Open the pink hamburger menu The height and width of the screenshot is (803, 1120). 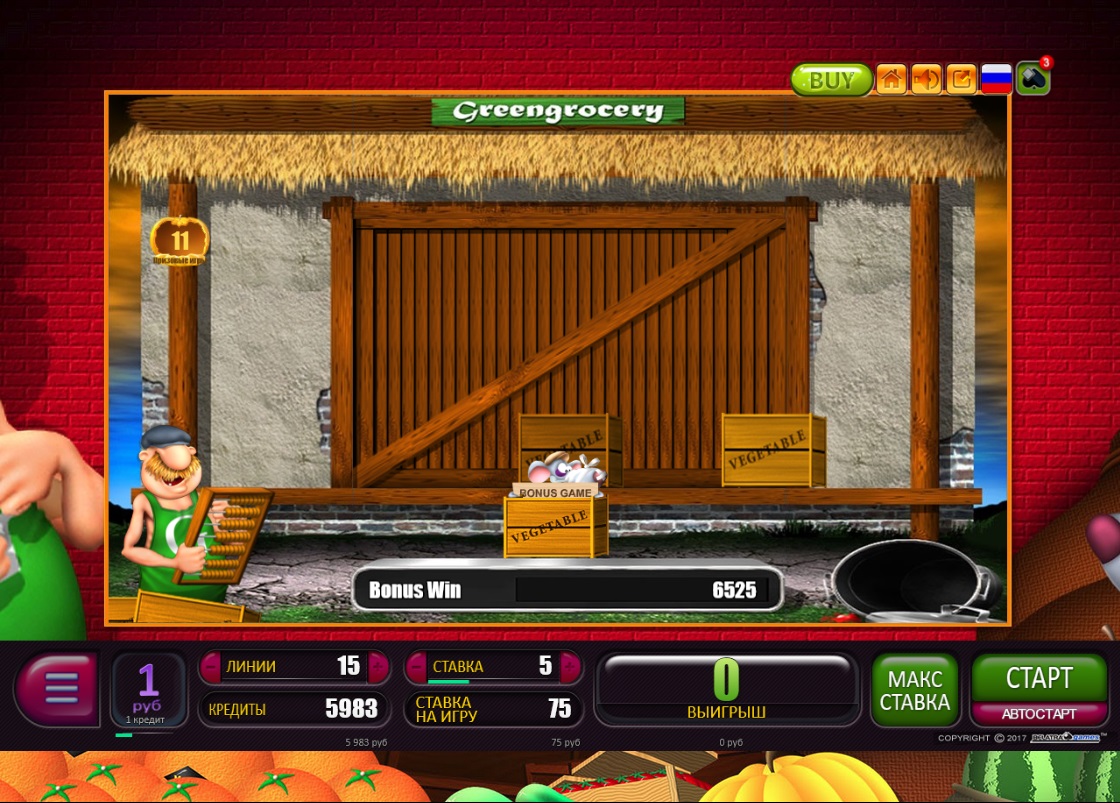click(x=60, y=688)
